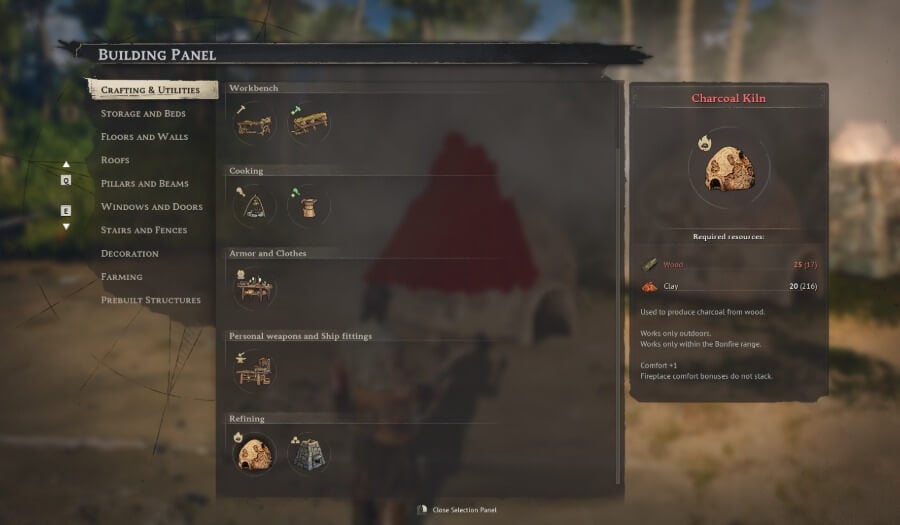Viewport: 900px width, 525px height.
Task: Open the Decoration category
Action: [x=130, y=254]
